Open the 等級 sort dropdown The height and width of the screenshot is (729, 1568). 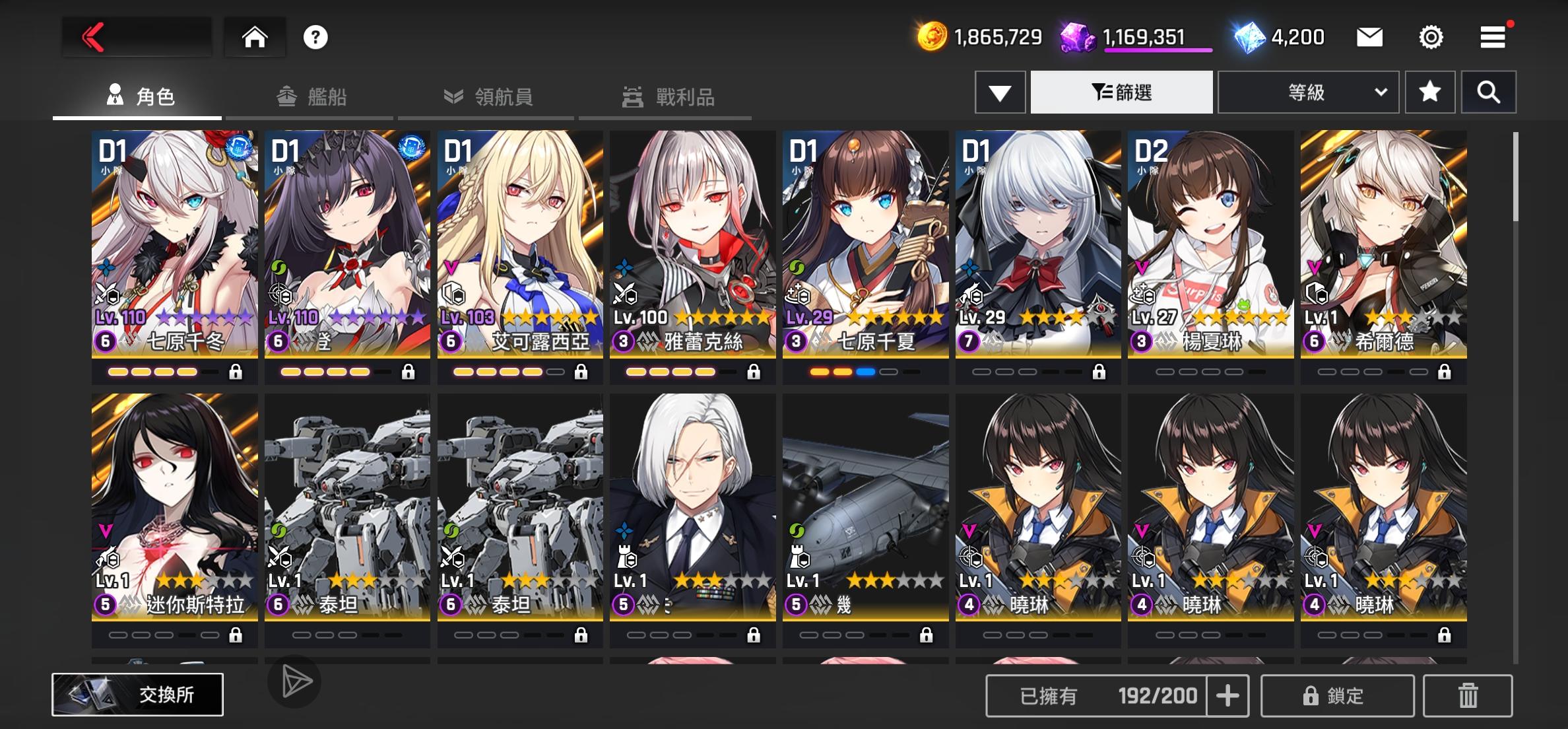(1307, 92)
